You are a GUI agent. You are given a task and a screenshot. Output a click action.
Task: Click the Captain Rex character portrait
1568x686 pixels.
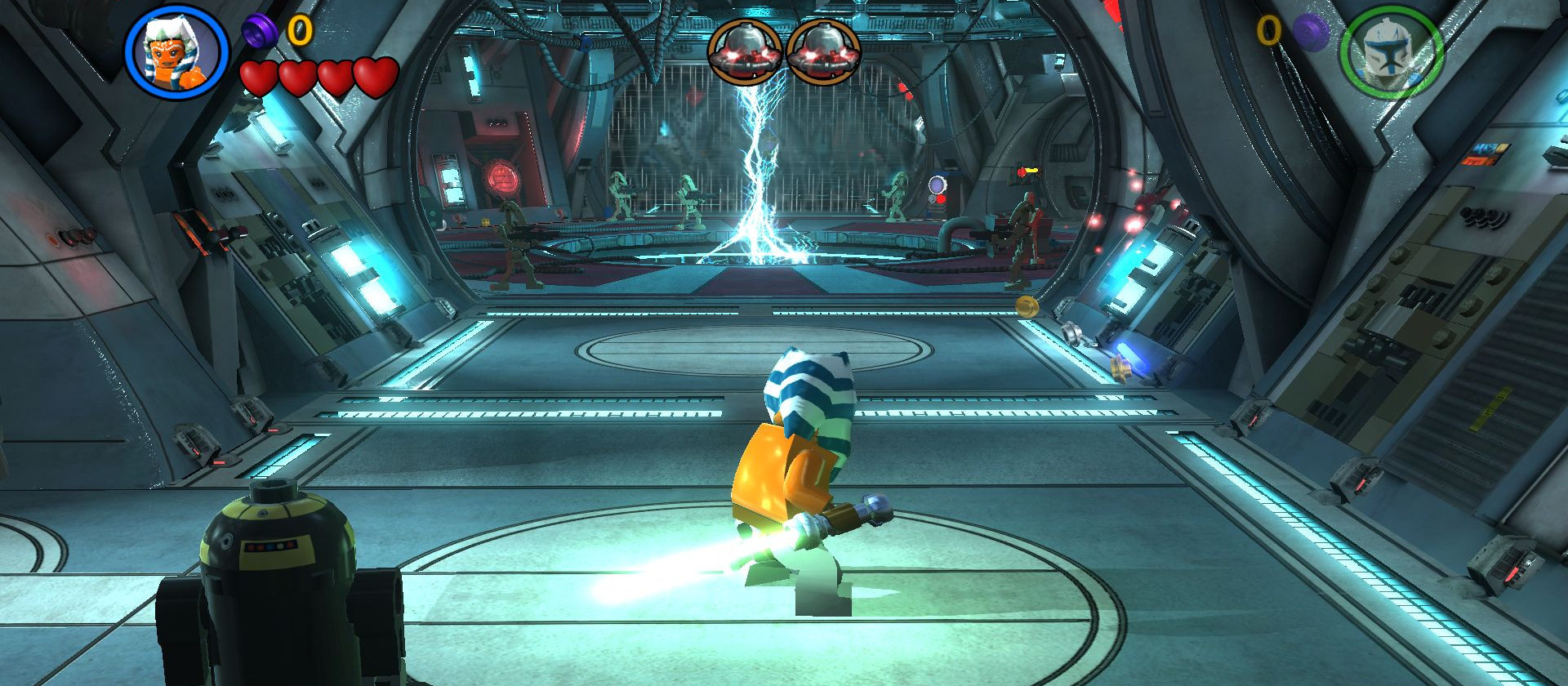[x=1391, y=53]
